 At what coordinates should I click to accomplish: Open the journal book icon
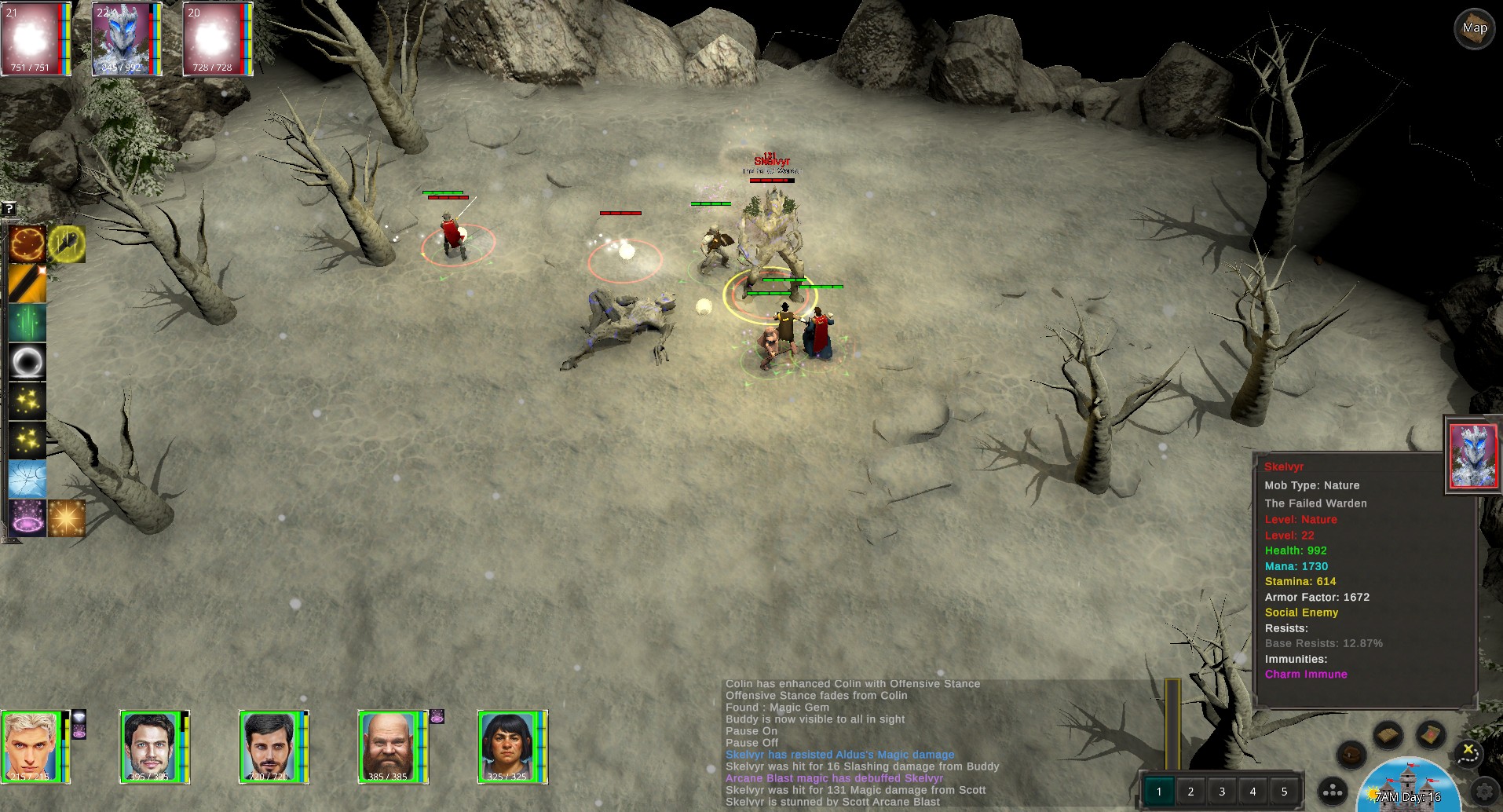click(x=1388, y=735)
